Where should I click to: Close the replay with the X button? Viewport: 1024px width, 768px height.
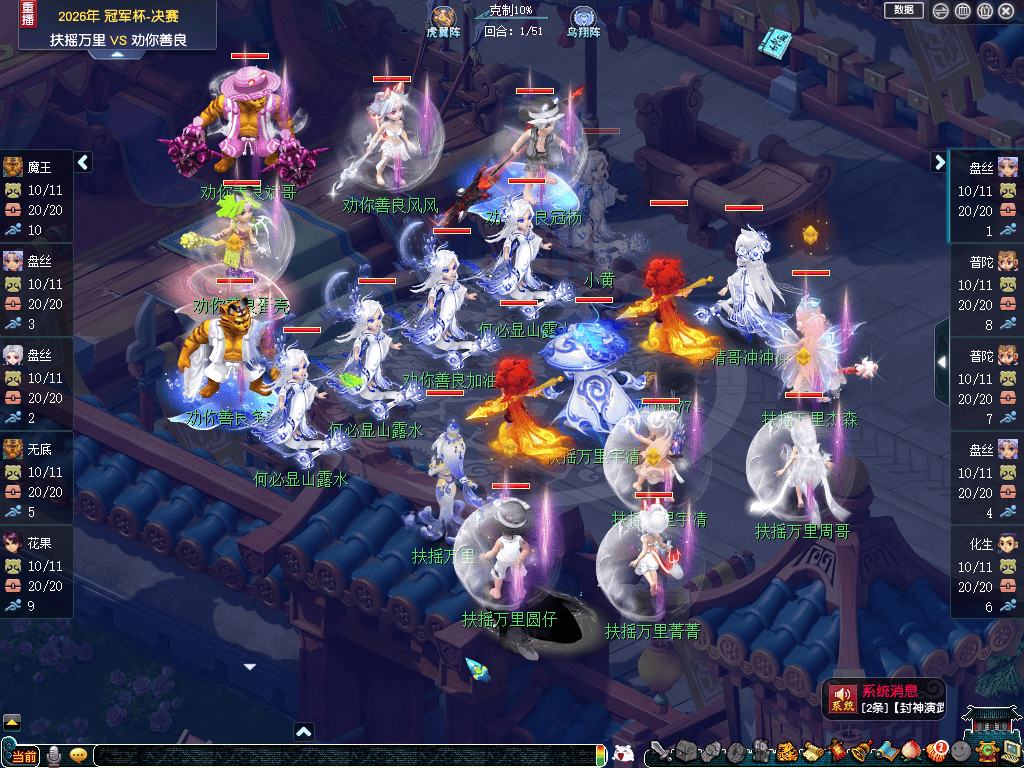(x=1007, y=11)
